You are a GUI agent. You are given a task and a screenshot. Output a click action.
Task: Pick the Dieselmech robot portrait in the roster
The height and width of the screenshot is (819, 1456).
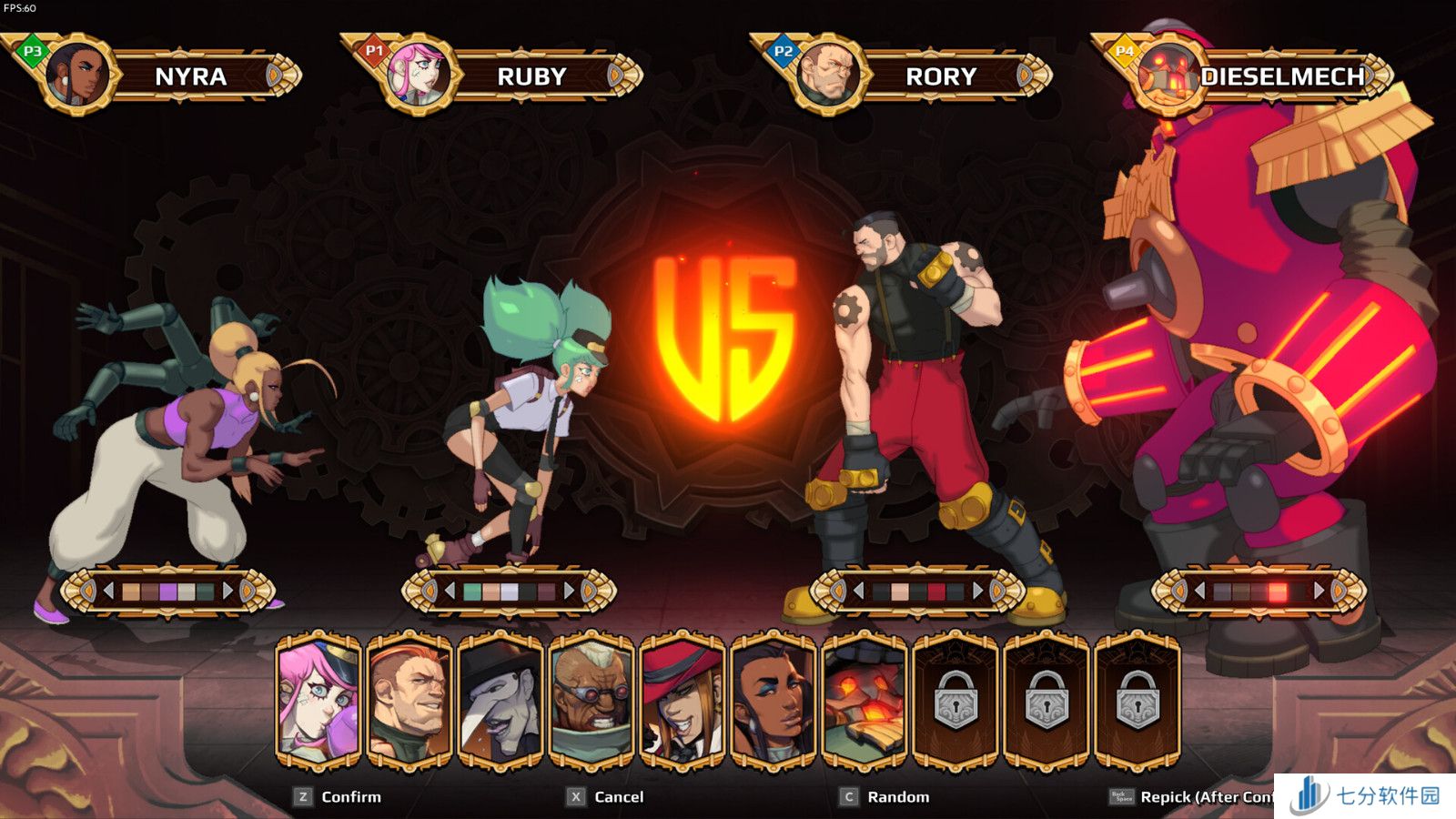(x=864, y=701)
